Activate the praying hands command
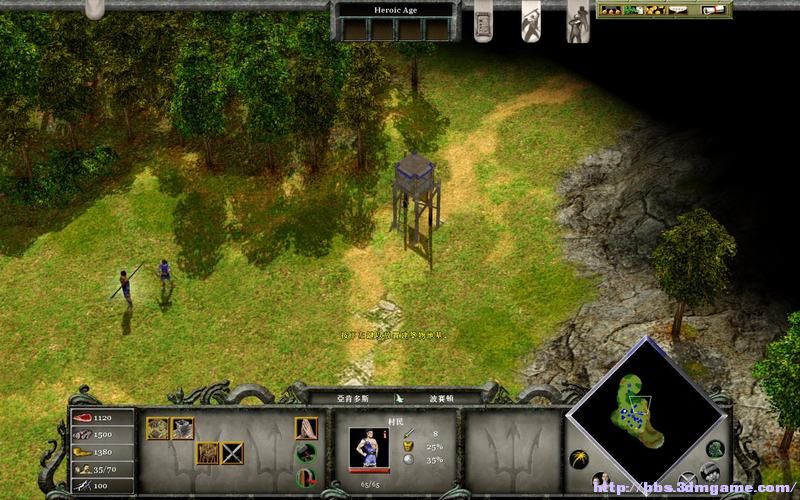 [x=305, y=428]
